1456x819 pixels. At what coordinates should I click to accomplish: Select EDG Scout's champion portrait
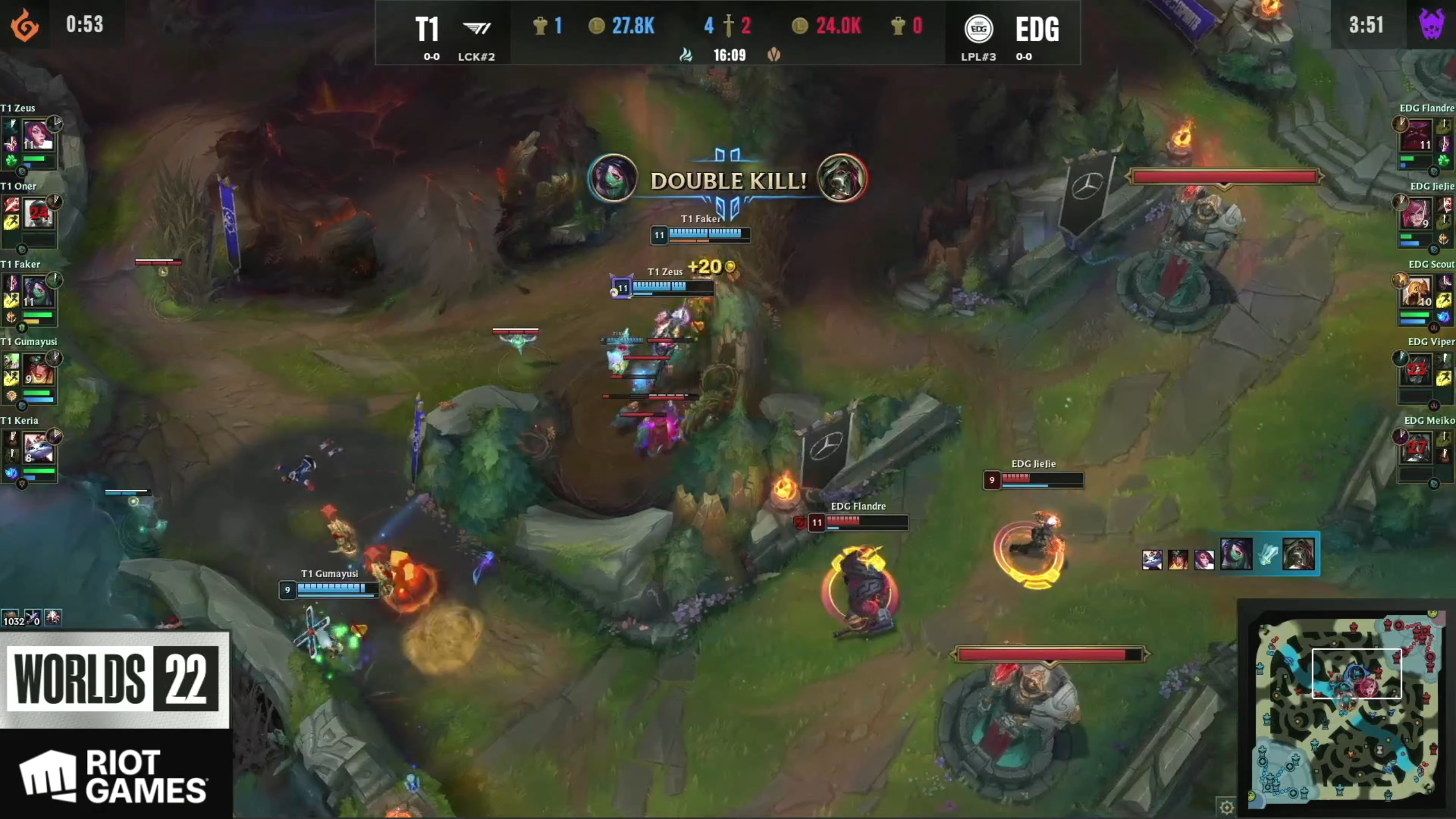(1417, 292)
